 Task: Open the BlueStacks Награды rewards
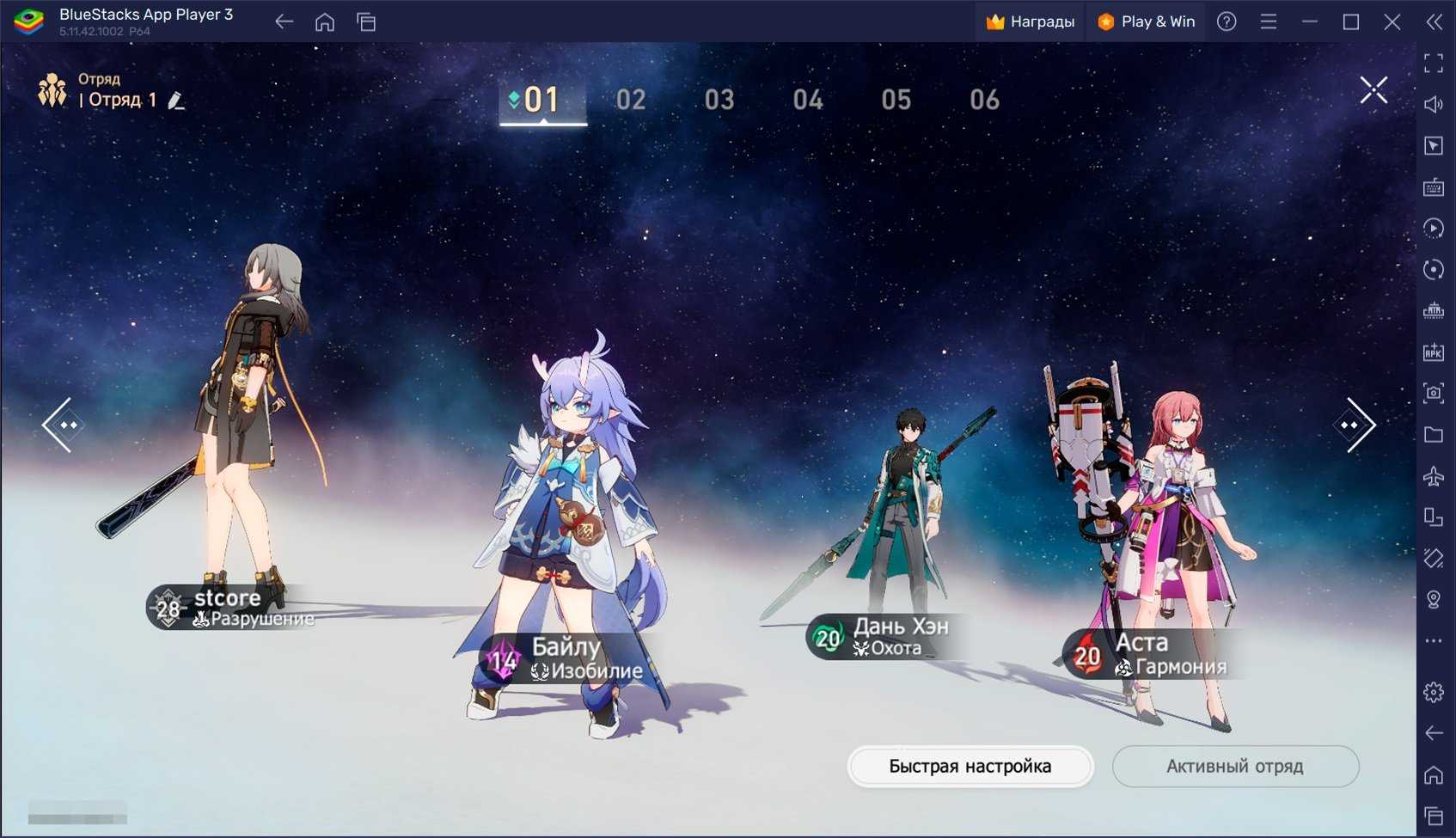pos(1030,21)
